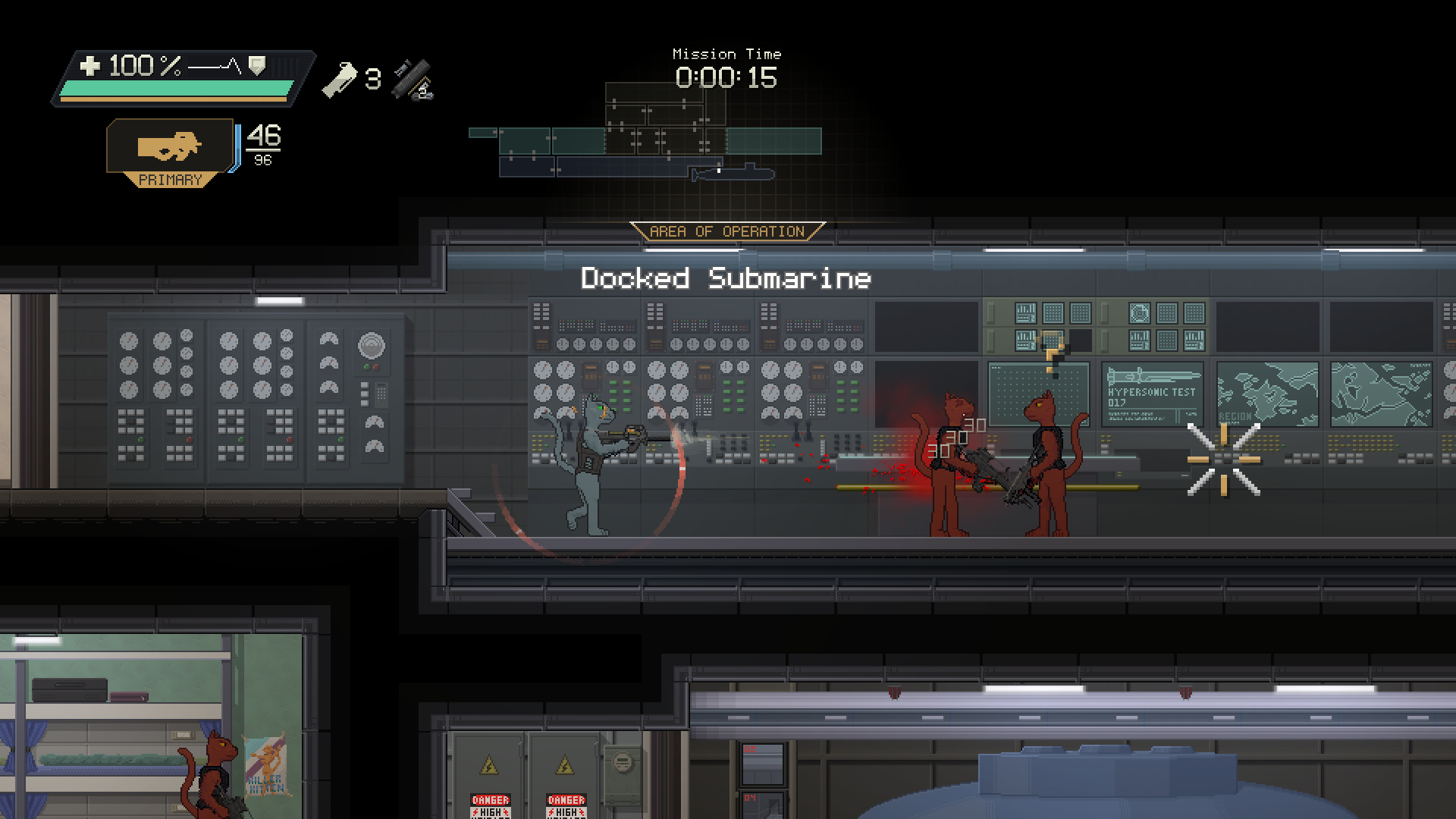Select the PRIMARY weapon slot
The image size is (1456, 819).
[x=170, y=151]
